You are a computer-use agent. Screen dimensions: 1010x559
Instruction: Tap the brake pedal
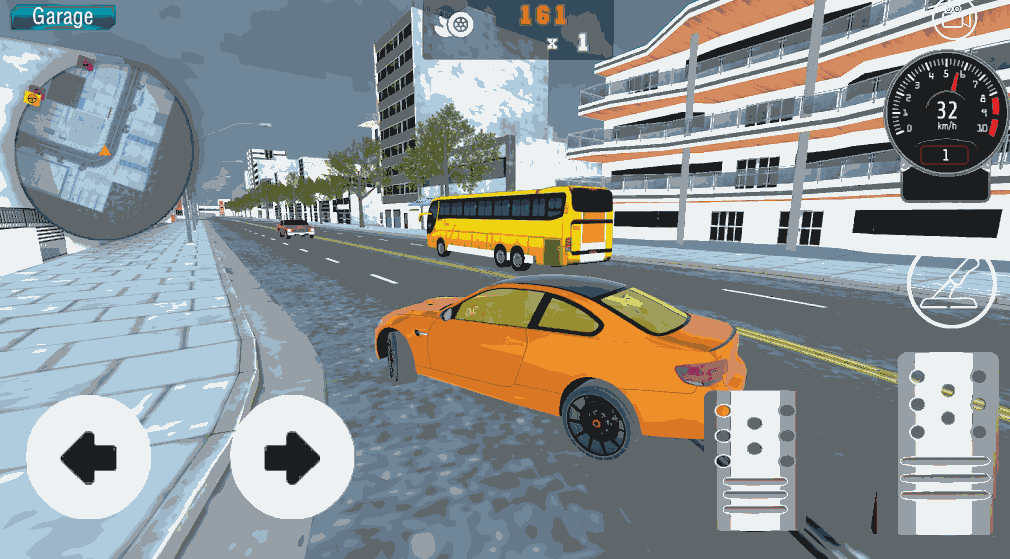[x=756, y=460]
